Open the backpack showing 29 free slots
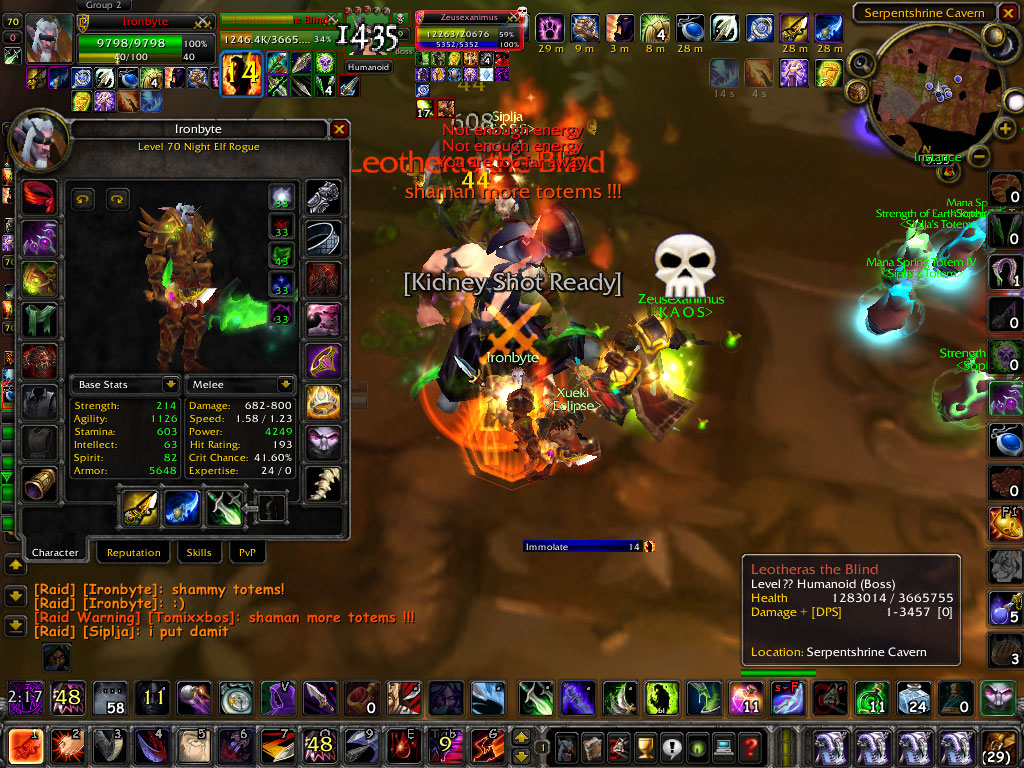This screenshot has height=768, width=1024. pos(996,746)
